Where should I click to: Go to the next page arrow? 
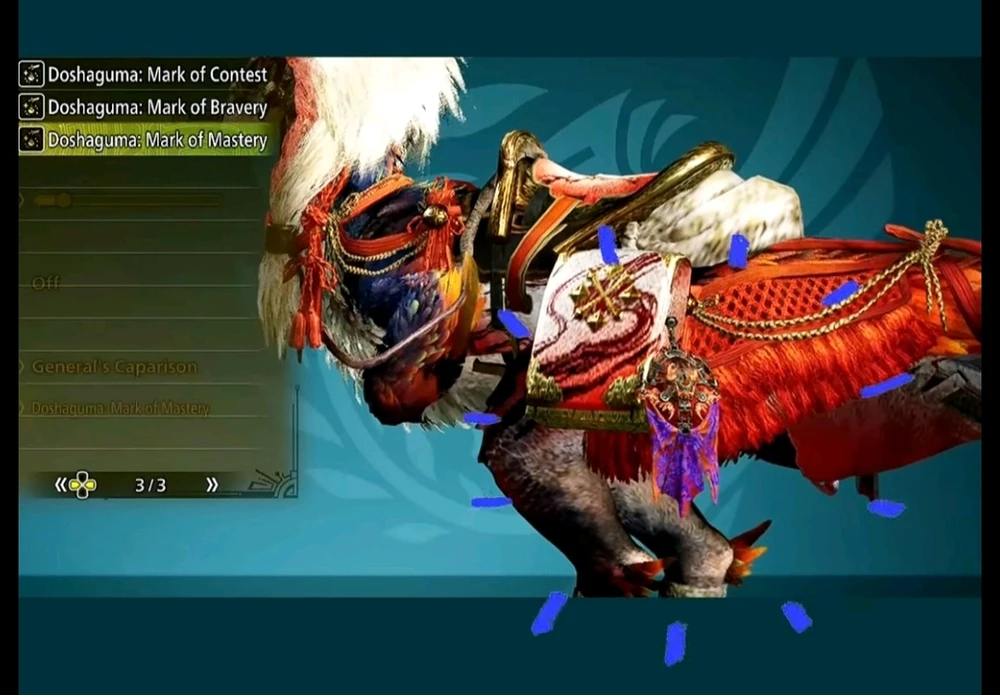click(212, 485)
